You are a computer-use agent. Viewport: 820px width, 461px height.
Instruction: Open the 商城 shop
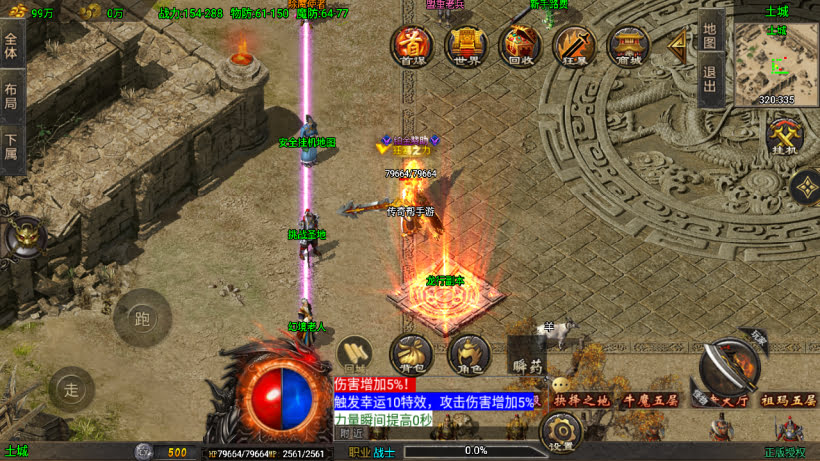pyautogui.click(x=628, y=44)
